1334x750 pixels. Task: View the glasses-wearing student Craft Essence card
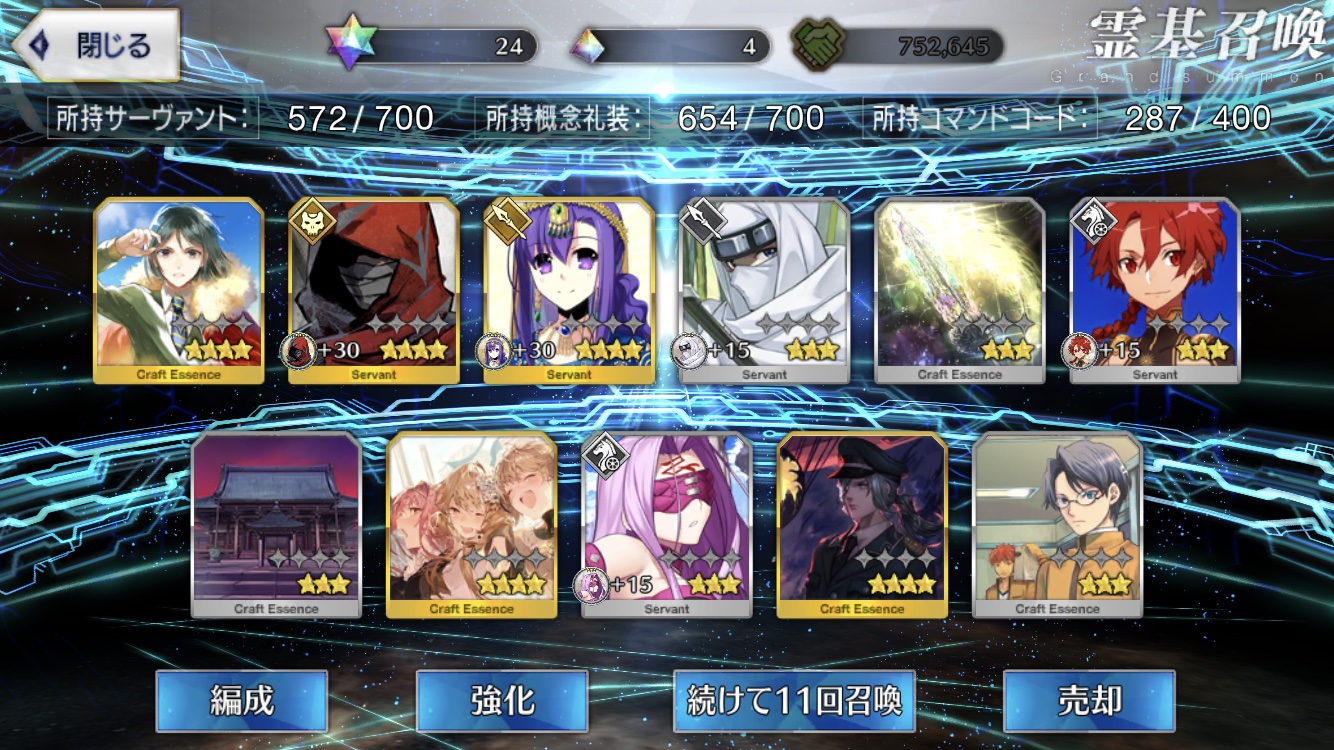1057,524
